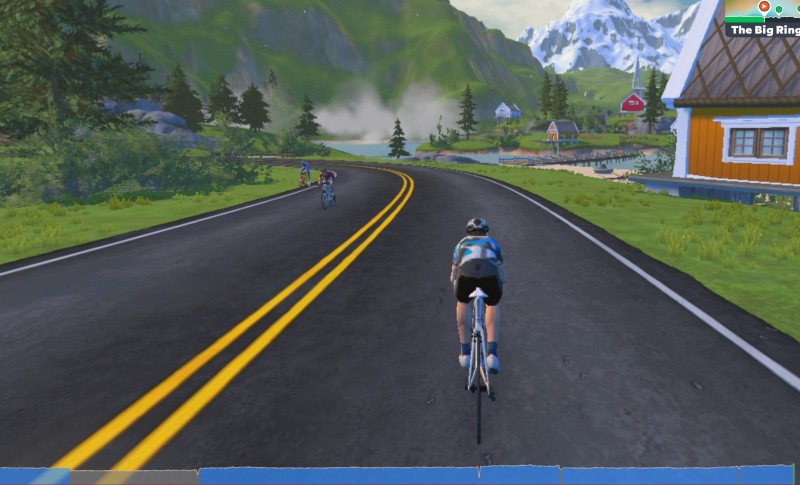Select the "The Big Ring" route label
800x485 pixels.
(763, 30)
